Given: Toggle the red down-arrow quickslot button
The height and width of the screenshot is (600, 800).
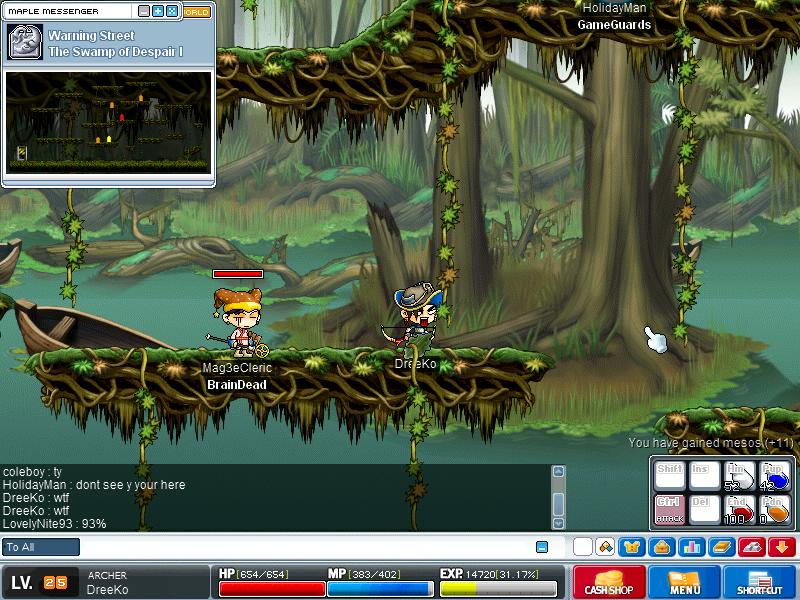Looking at the screenshot, I should 782,547.
